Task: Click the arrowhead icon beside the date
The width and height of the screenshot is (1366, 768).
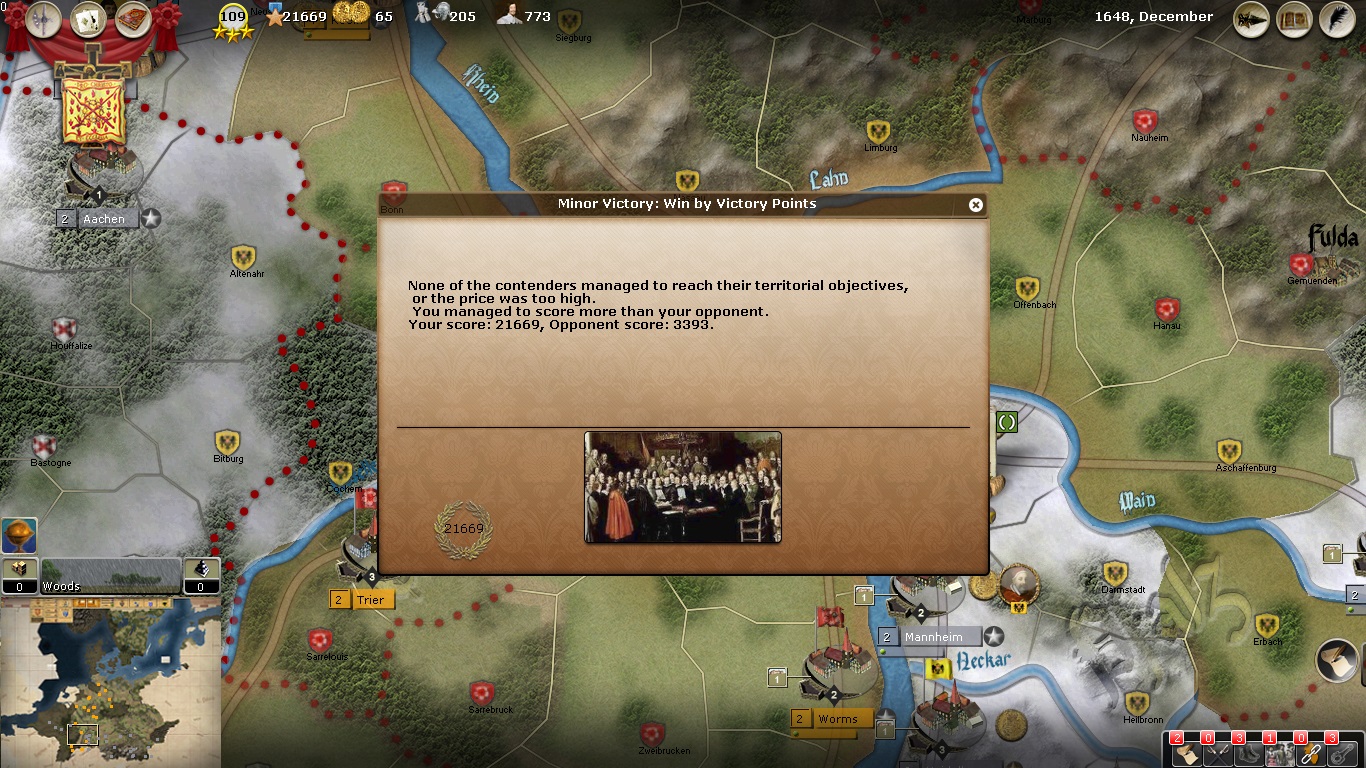Action: (1252, 19)
